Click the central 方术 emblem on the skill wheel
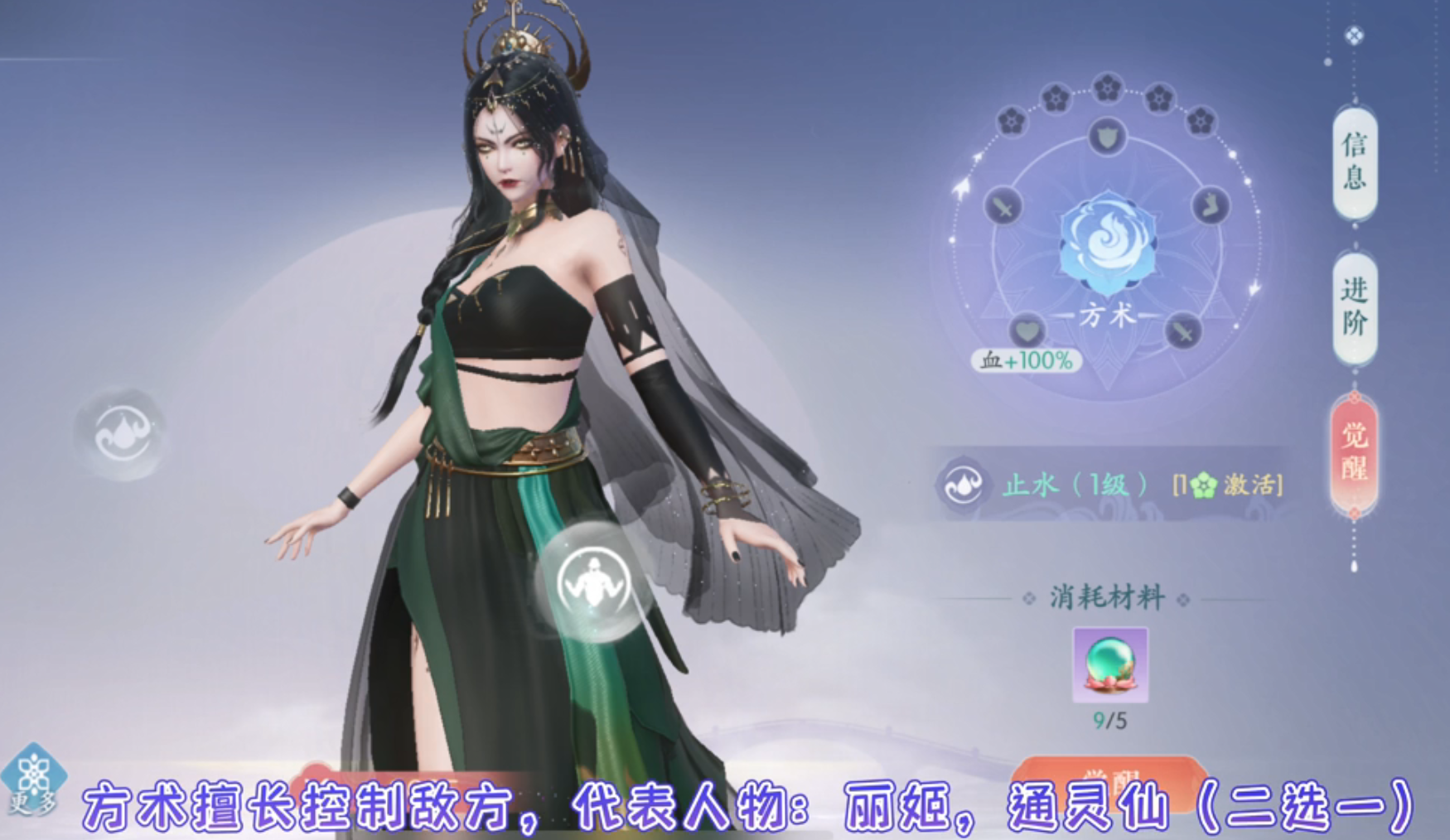1450x840 pixels. coord(1107,244)
